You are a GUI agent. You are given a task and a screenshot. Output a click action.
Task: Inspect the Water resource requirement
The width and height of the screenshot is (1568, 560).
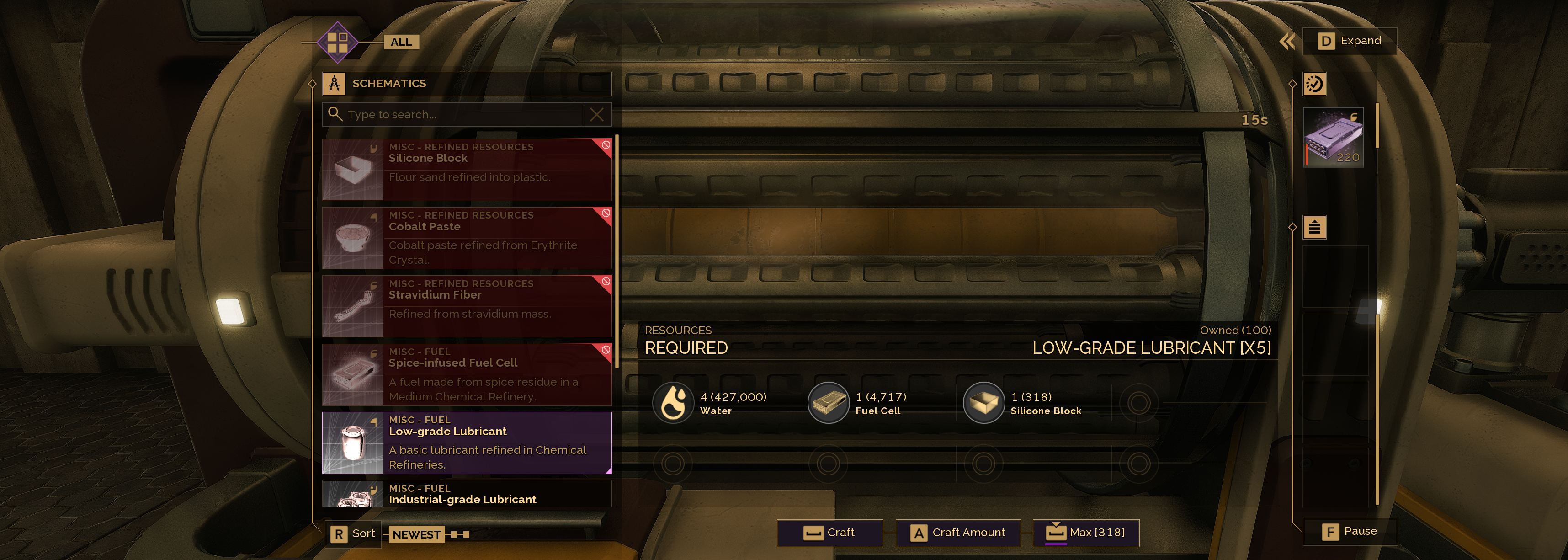[x=673, y=403]
